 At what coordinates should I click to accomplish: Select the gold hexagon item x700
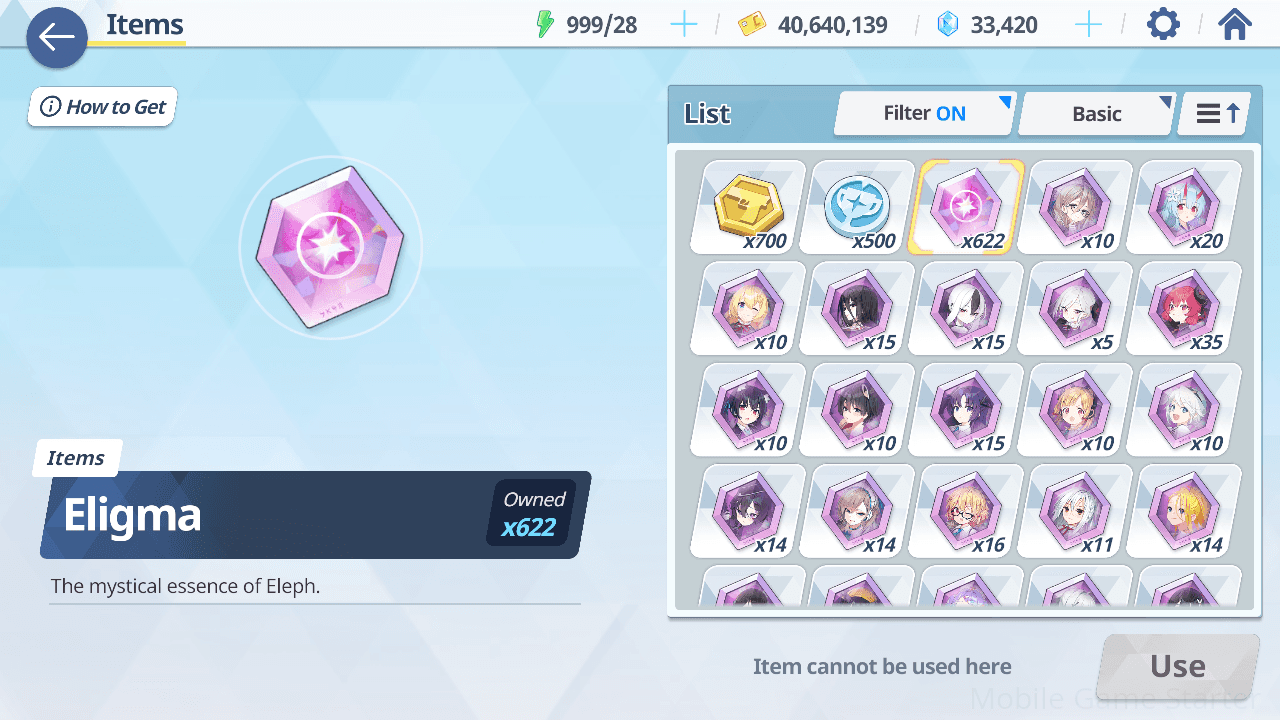(748, 207)
